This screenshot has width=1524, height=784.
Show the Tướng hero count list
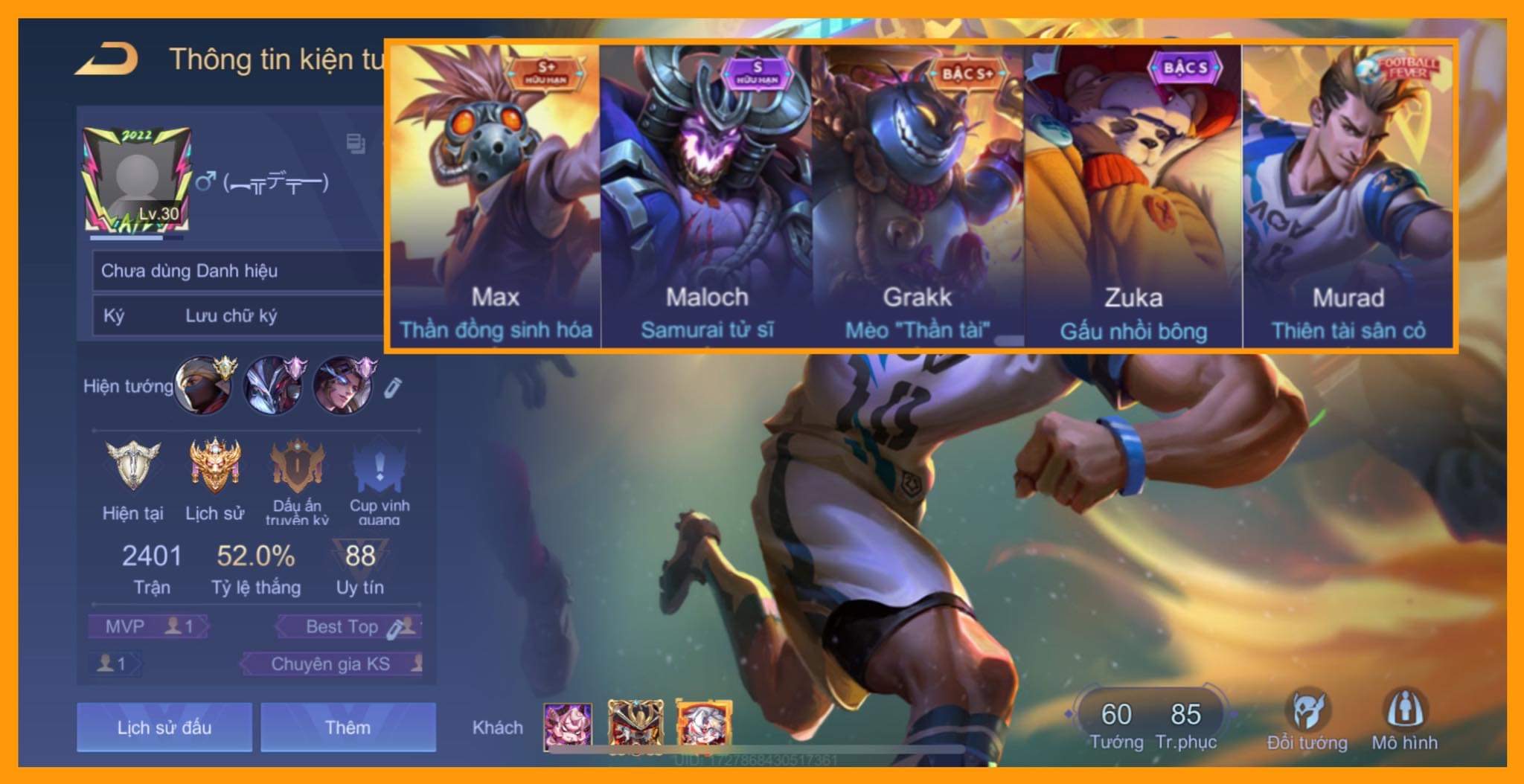[1116, 724]
